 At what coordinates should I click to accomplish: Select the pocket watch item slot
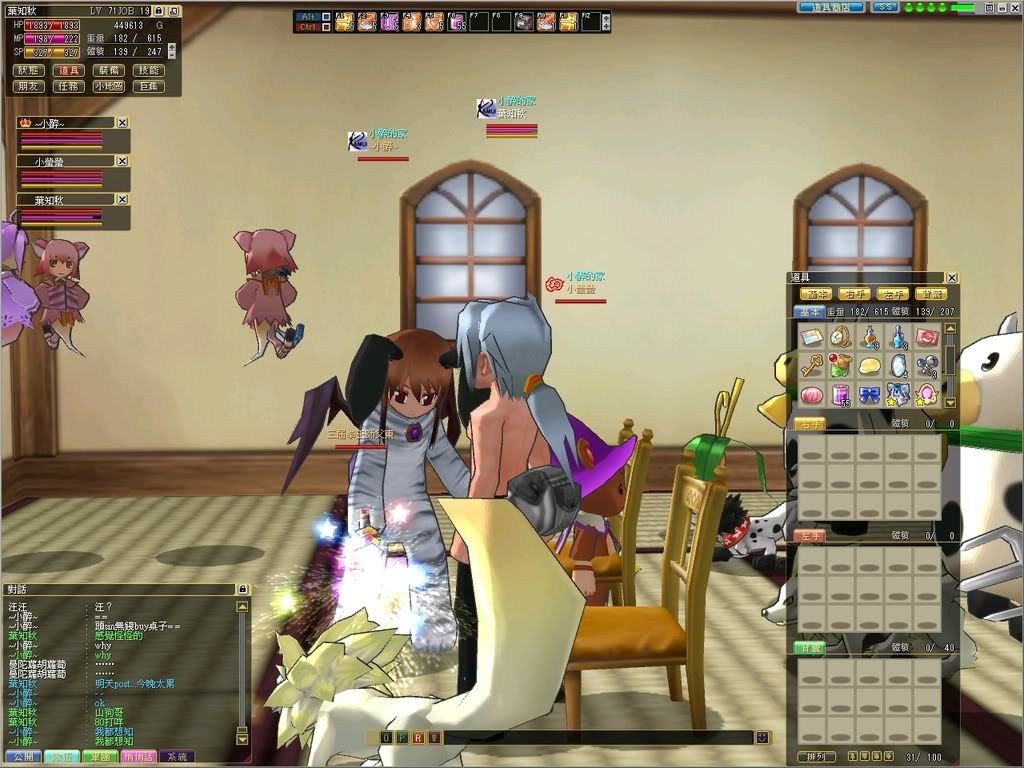(x=840, y=337)
